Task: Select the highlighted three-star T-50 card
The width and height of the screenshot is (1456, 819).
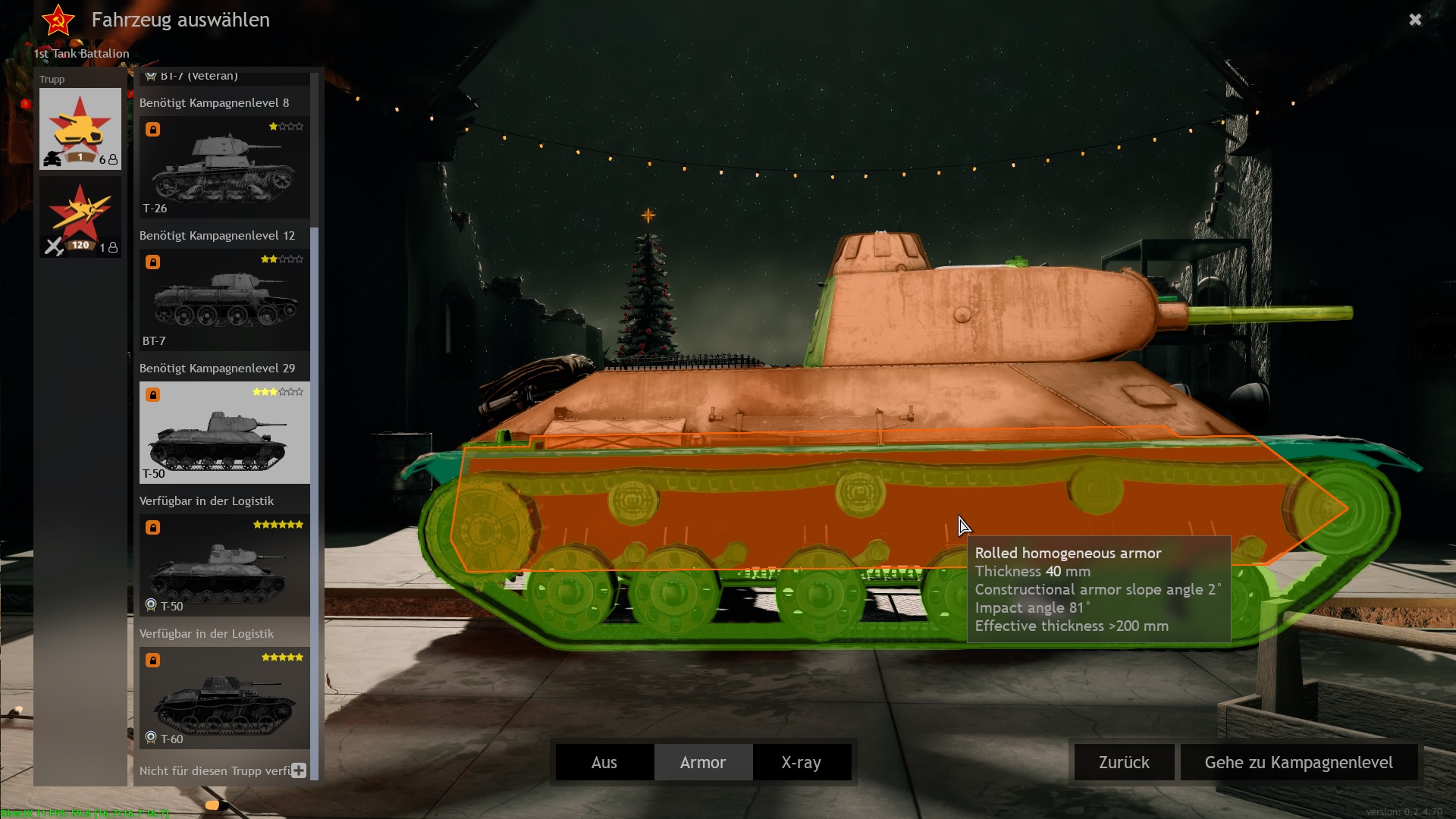Action: 224,432
